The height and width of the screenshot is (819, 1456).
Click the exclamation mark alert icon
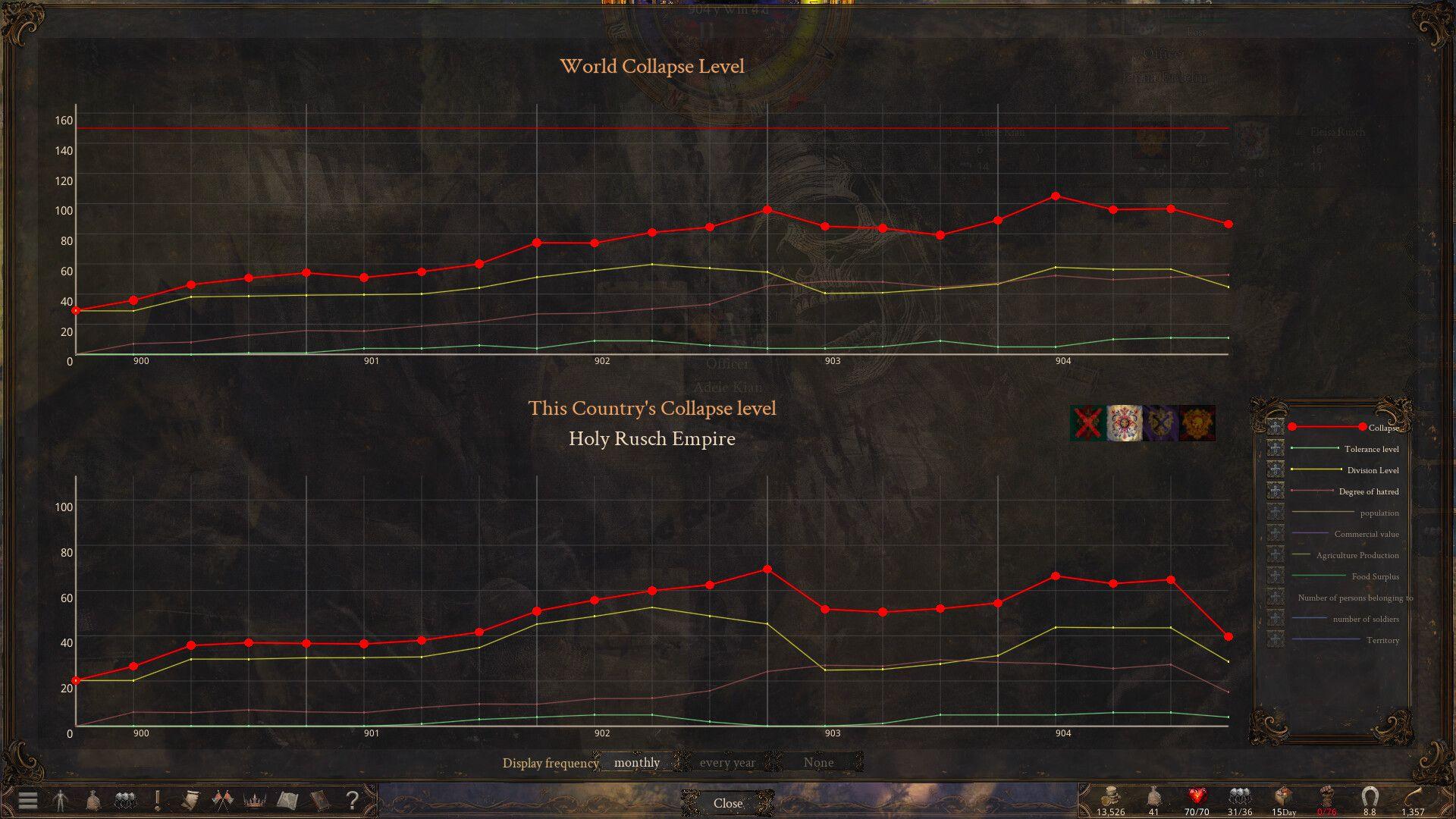click(x=156, y=799)
